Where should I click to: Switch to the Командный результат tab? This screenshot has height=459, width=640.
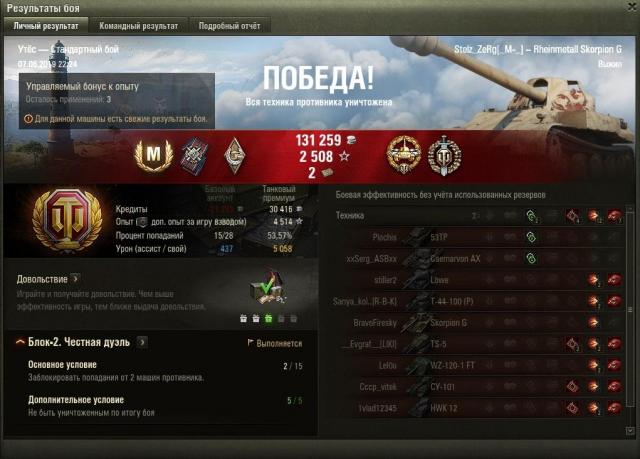(x=138, y=25)
